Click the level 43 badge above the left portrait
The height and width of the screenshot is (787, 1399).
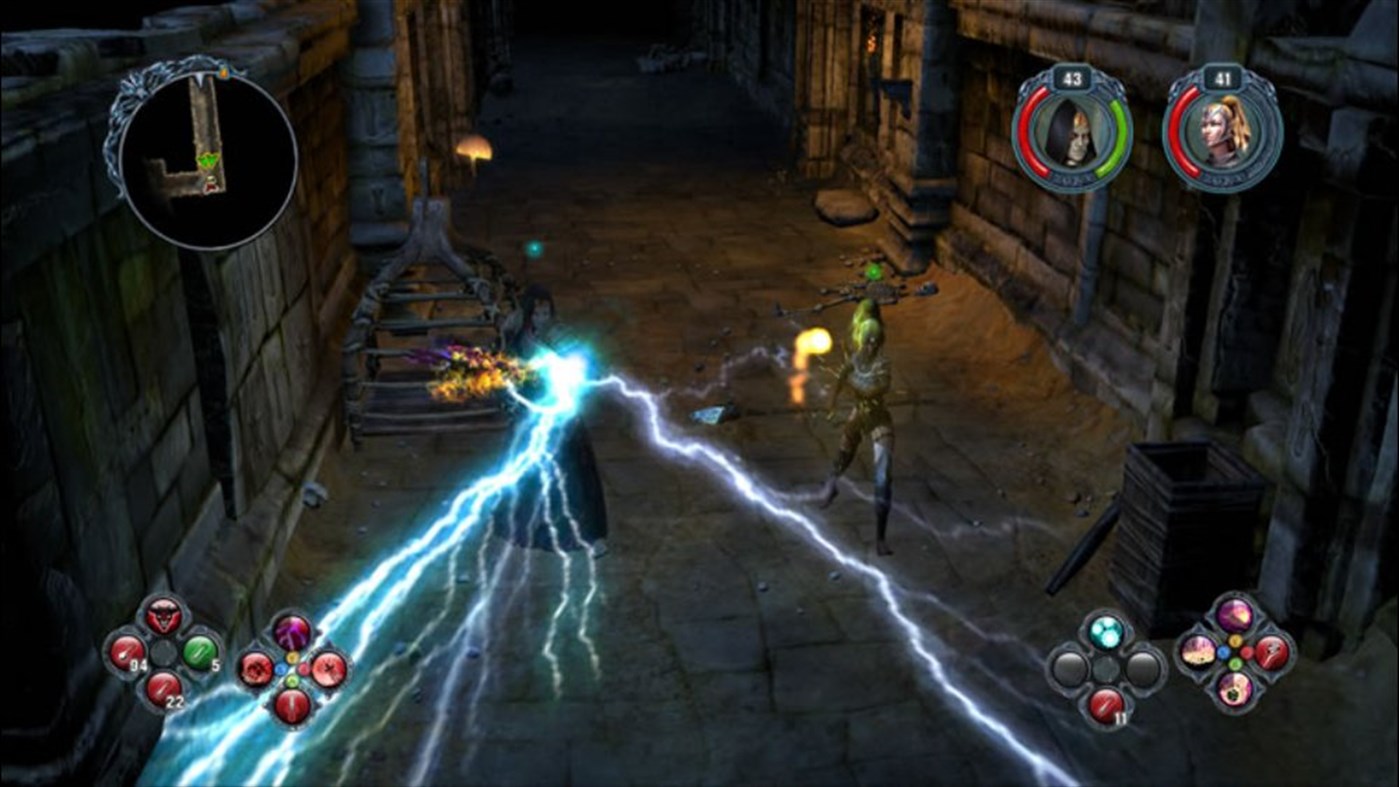1072,78
